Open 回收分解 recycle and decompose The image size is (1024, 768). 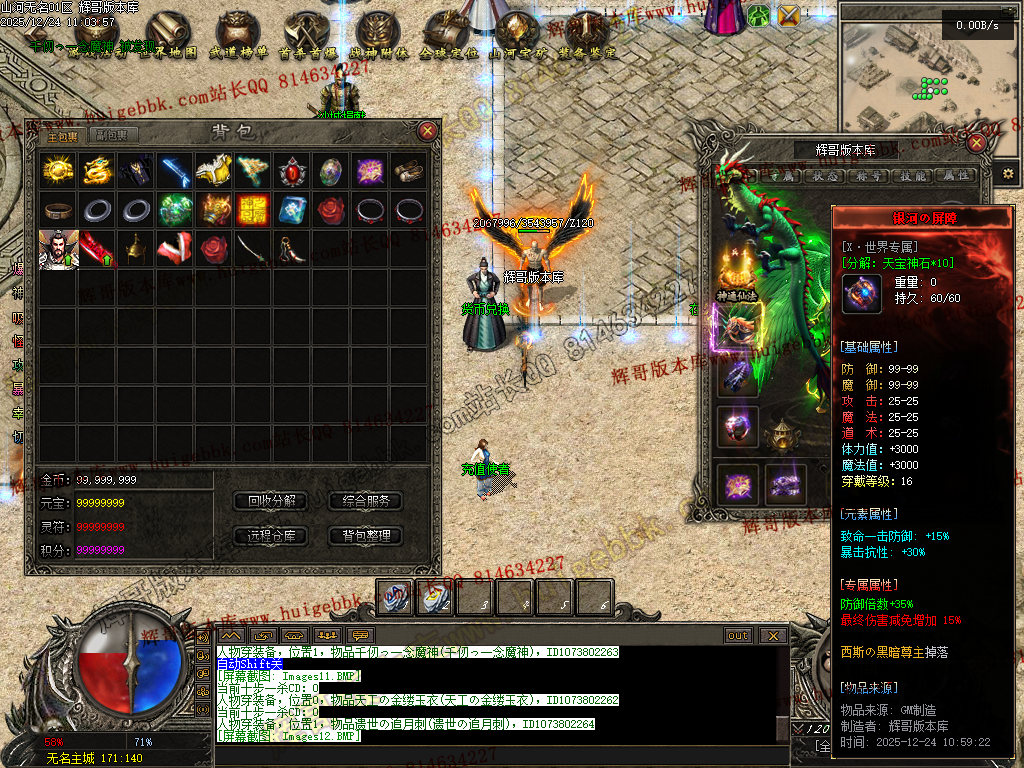click(270, 501)
